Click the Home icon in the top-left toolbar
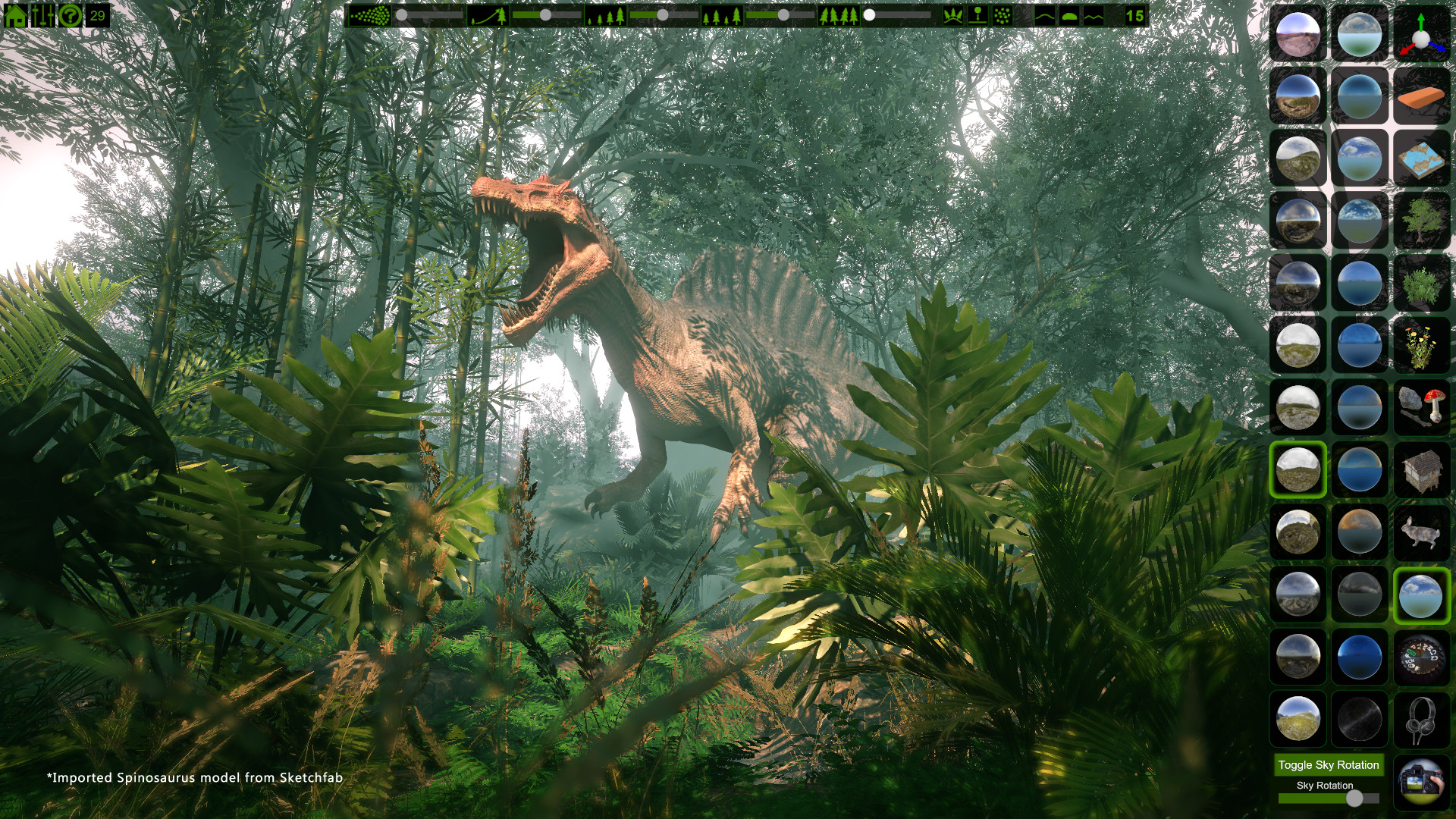 point(15,14)
